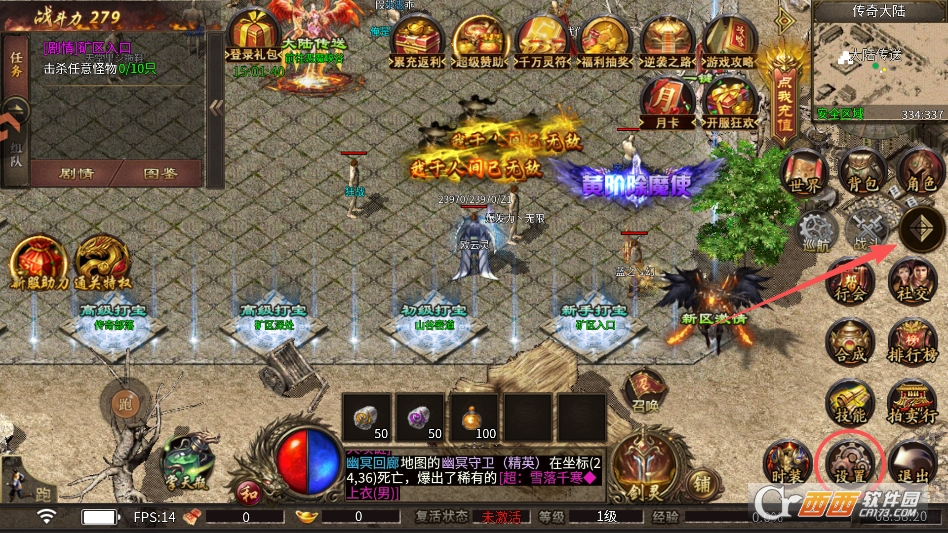Claim the 登录礼包 login gift pack
948x533 pixels.
tap(253, 38)
